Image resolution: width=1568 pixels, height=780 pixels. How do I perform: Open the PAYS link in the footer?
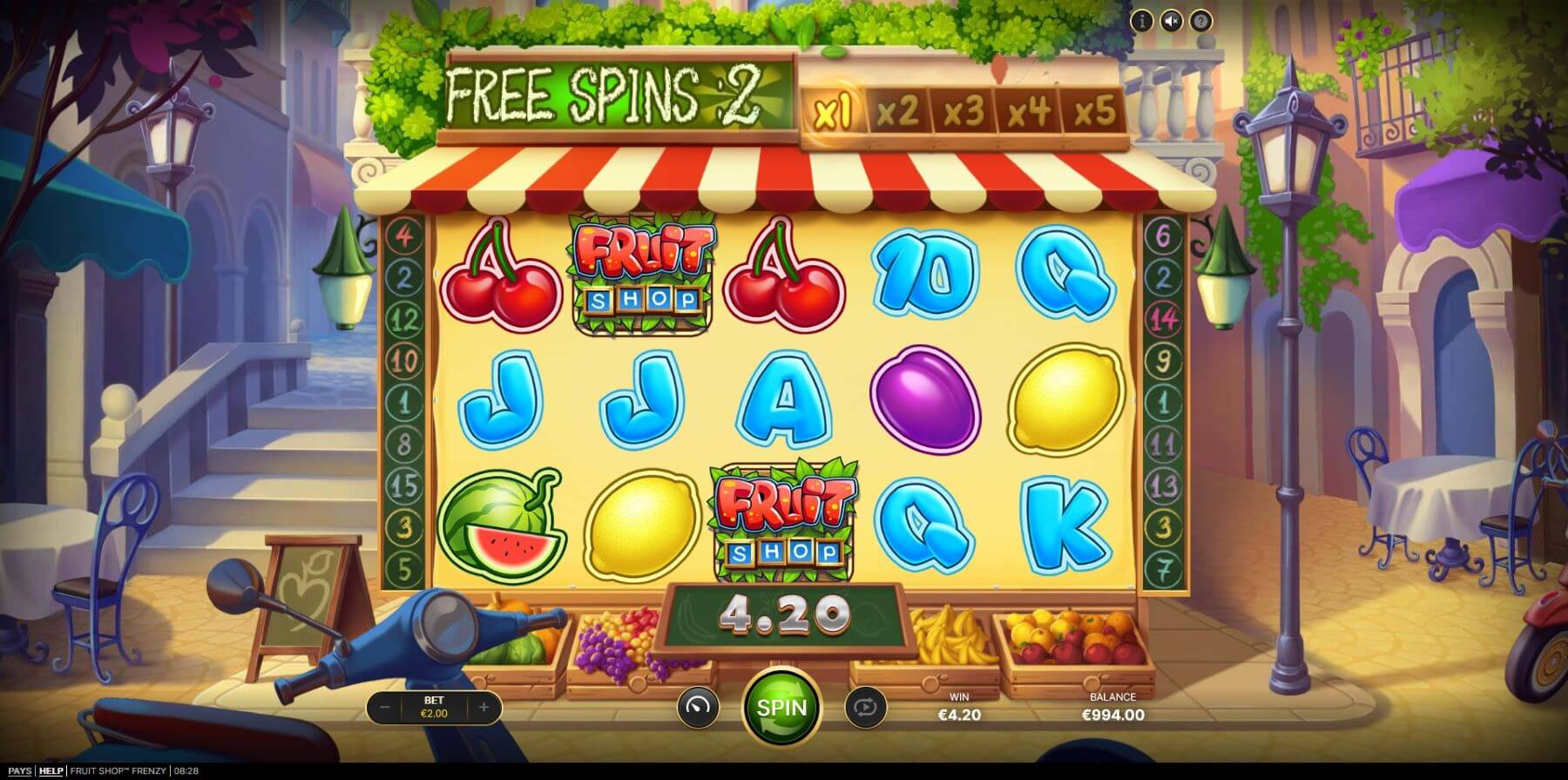pyautogui.click(x=19, y=771)
